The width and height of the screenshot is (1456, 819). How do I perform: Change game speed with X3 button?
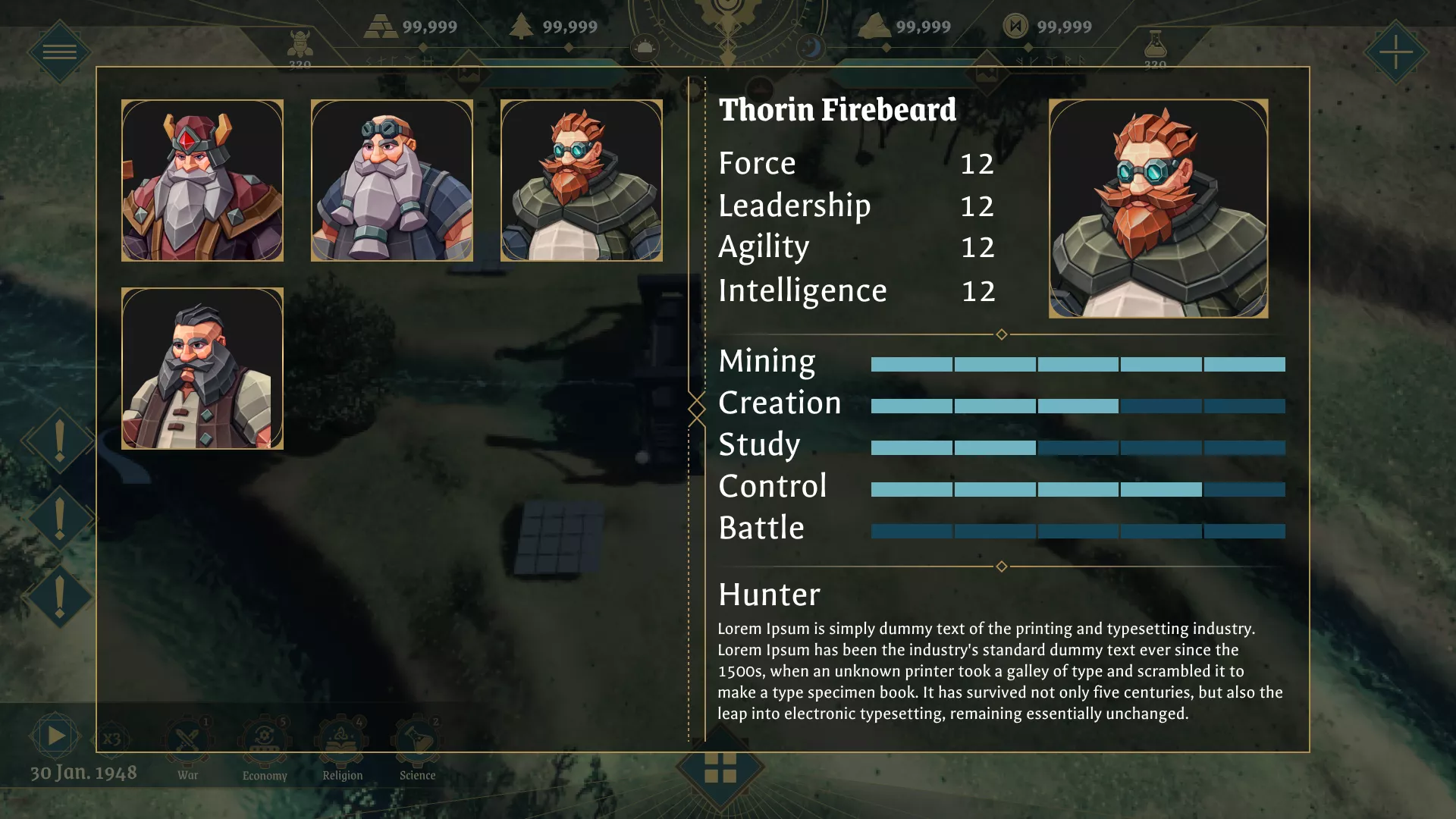point(111,739)
